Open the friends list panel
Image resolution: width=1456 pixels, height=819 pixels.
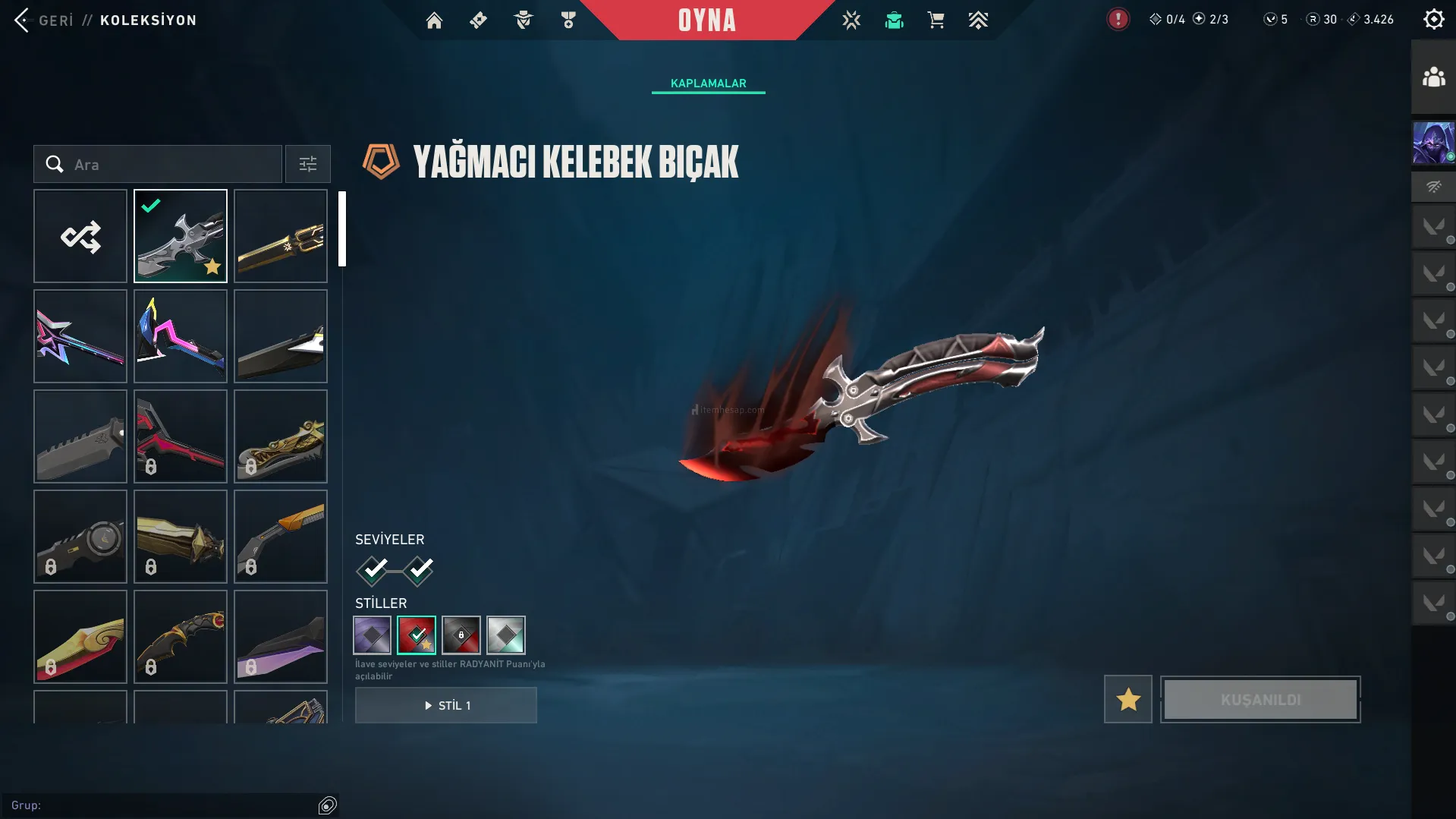tap(1433, 77)
